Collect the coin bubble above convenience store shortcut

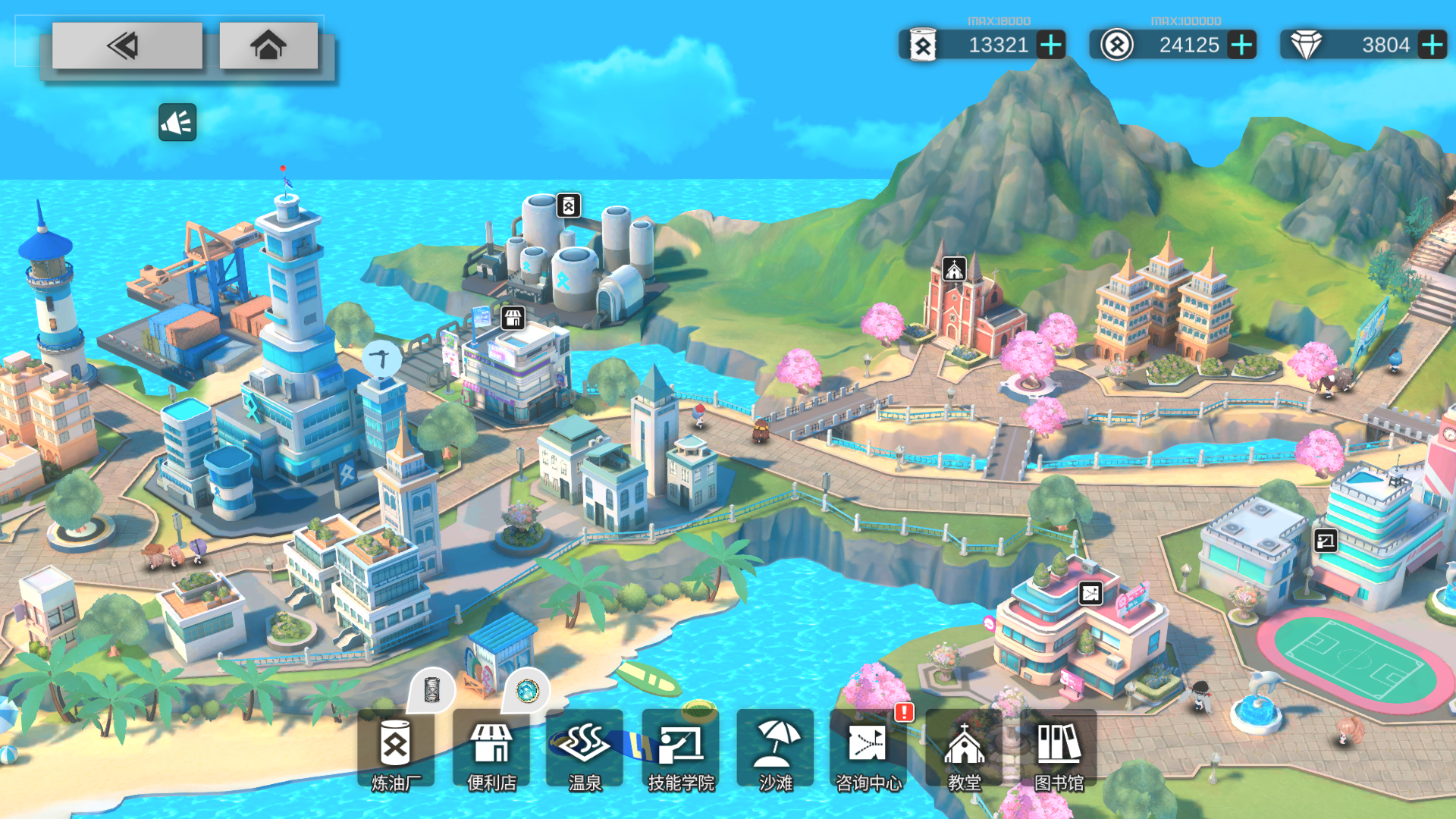click(x=527, y=690)
